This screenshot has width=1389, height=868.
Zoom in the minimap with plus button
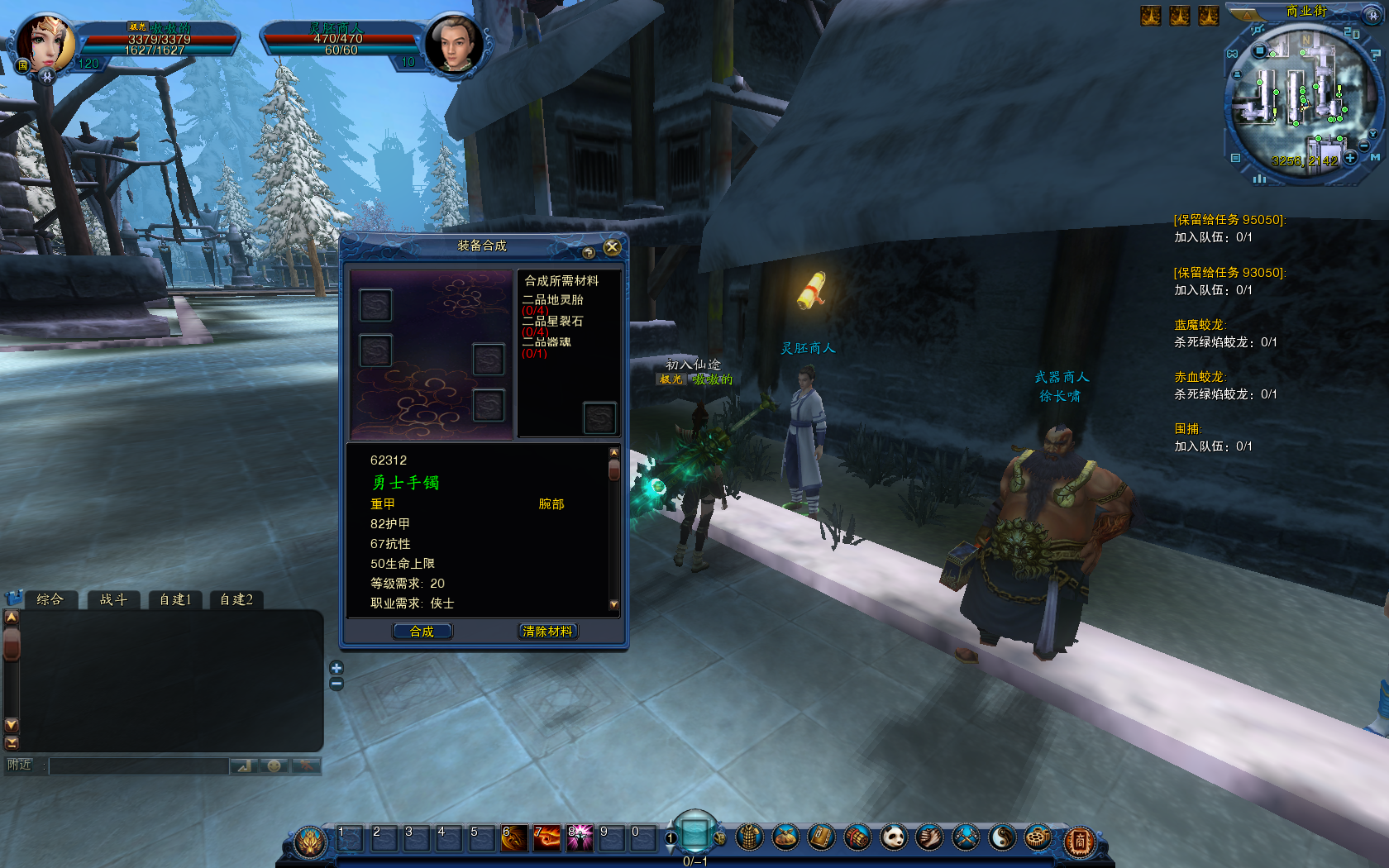(x=1350, y=157)
